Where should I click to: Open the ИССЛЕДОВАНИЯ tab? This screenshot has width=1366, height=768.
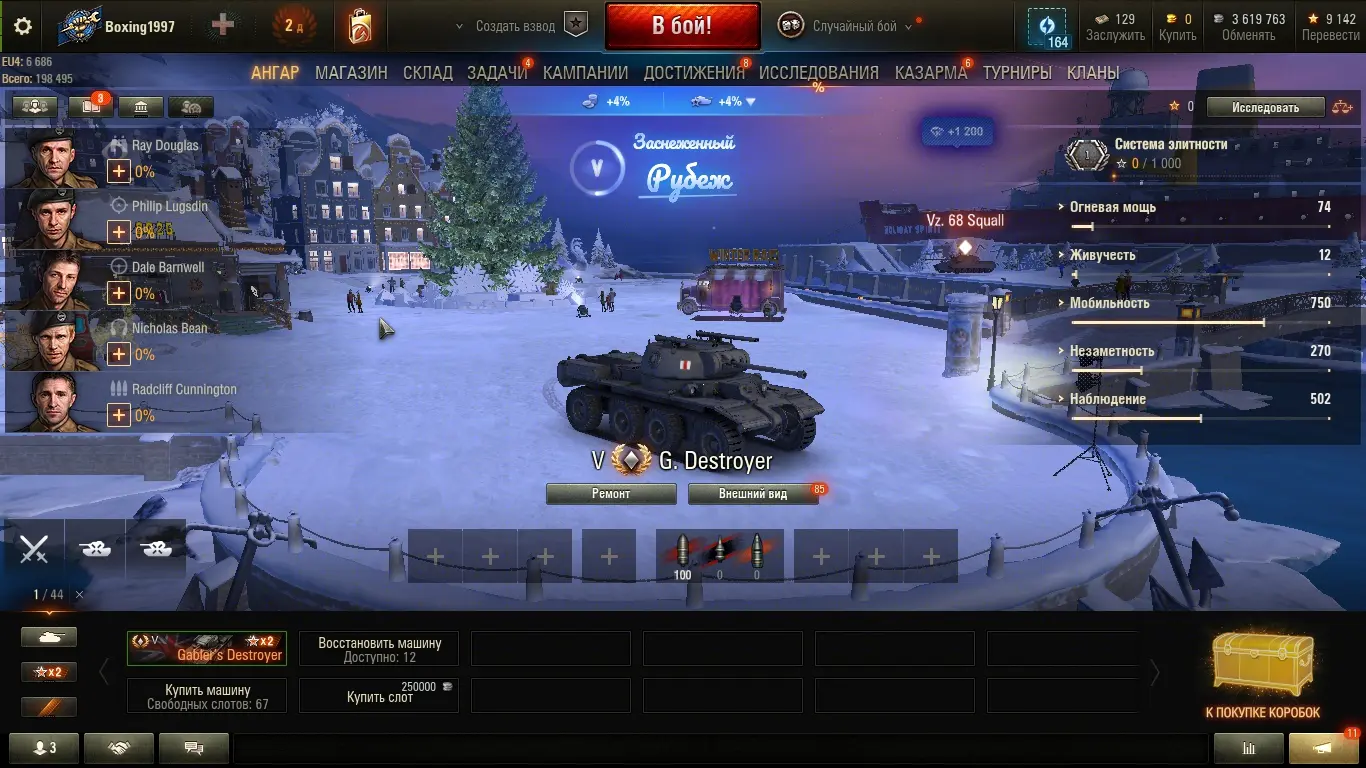point(818,73)
